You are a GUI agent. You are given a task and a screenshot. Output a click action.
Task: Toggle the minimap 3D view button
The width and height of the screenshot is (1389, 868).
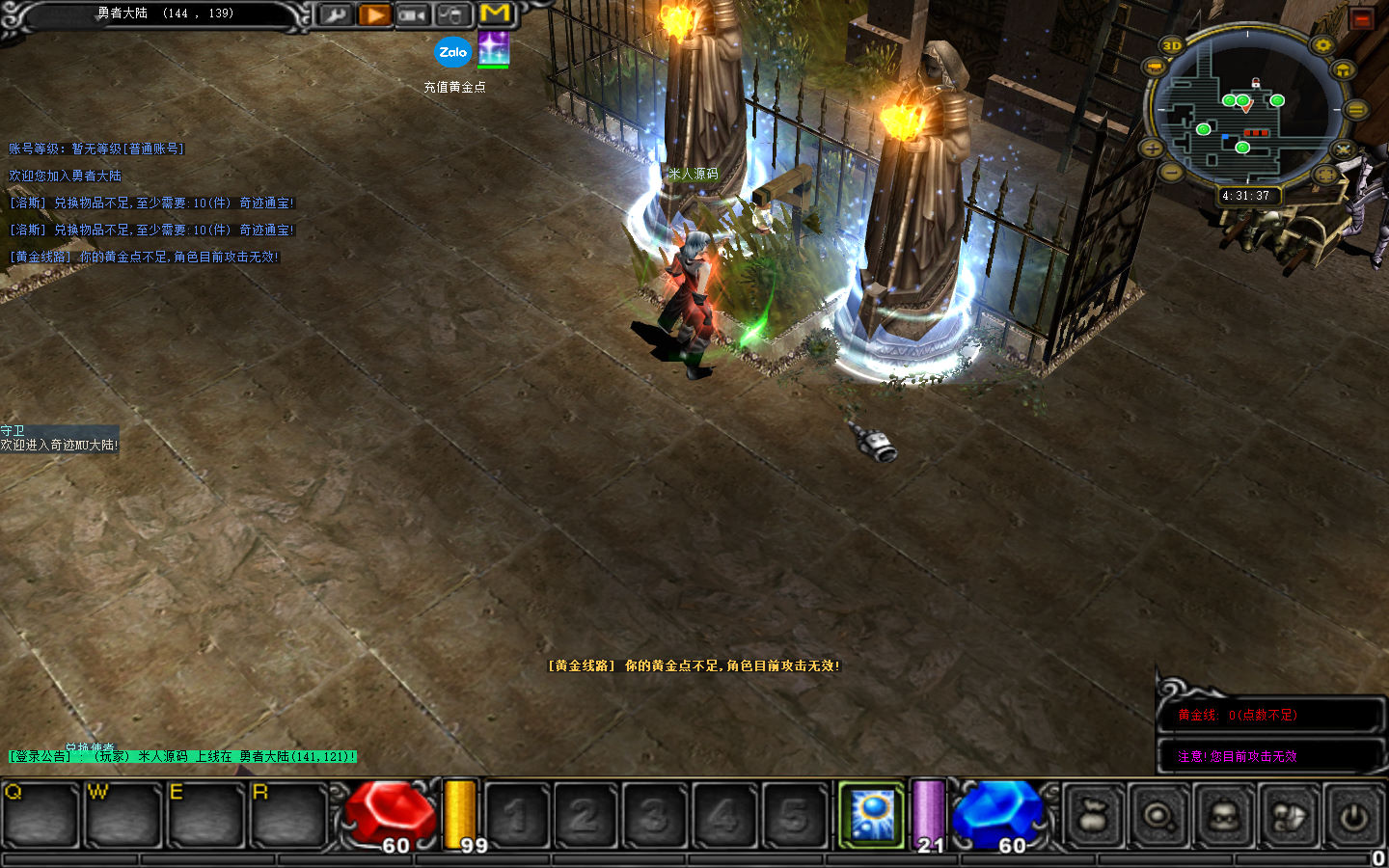click(x=1171, y=45)
